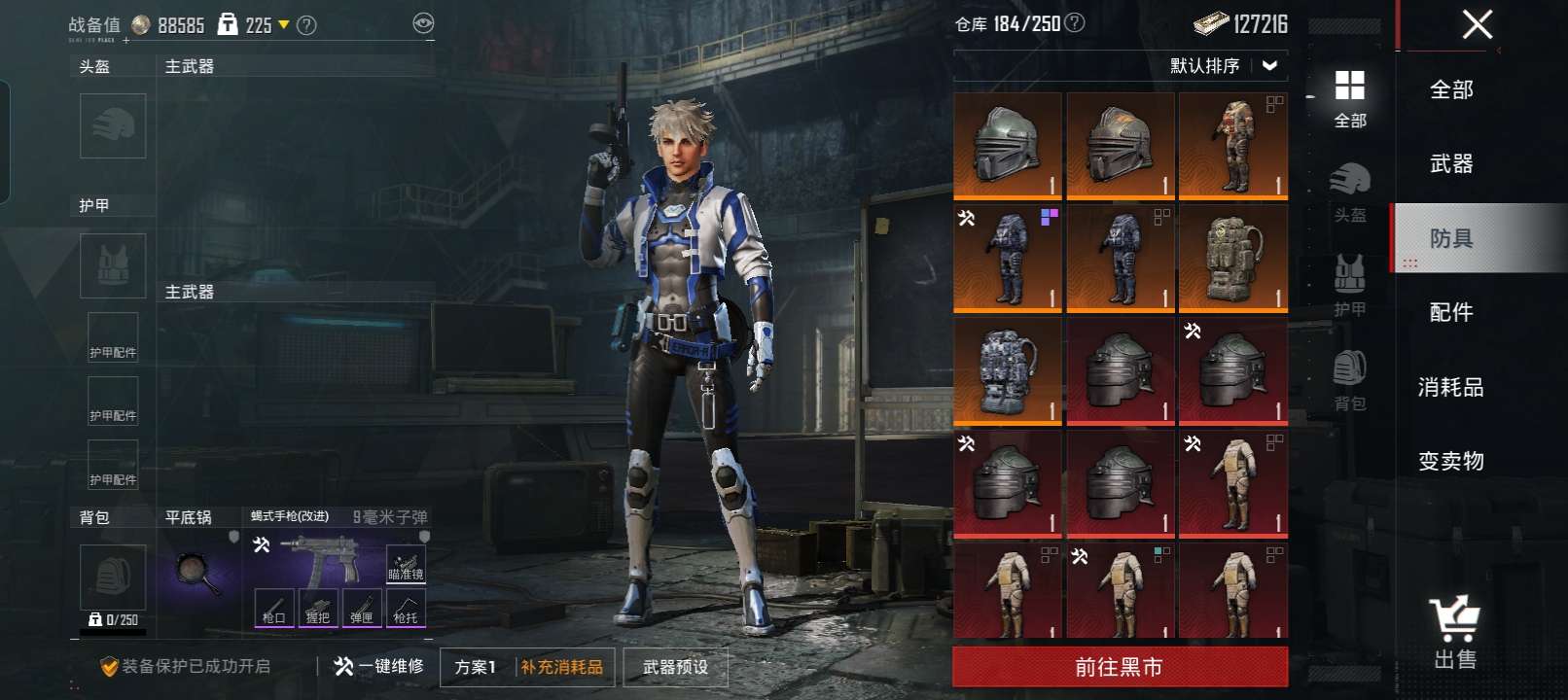The width and height of the screenshot is (1568, 700).
Task: Open the 出售 sell cart
Action: click(x=1455, y=633)
